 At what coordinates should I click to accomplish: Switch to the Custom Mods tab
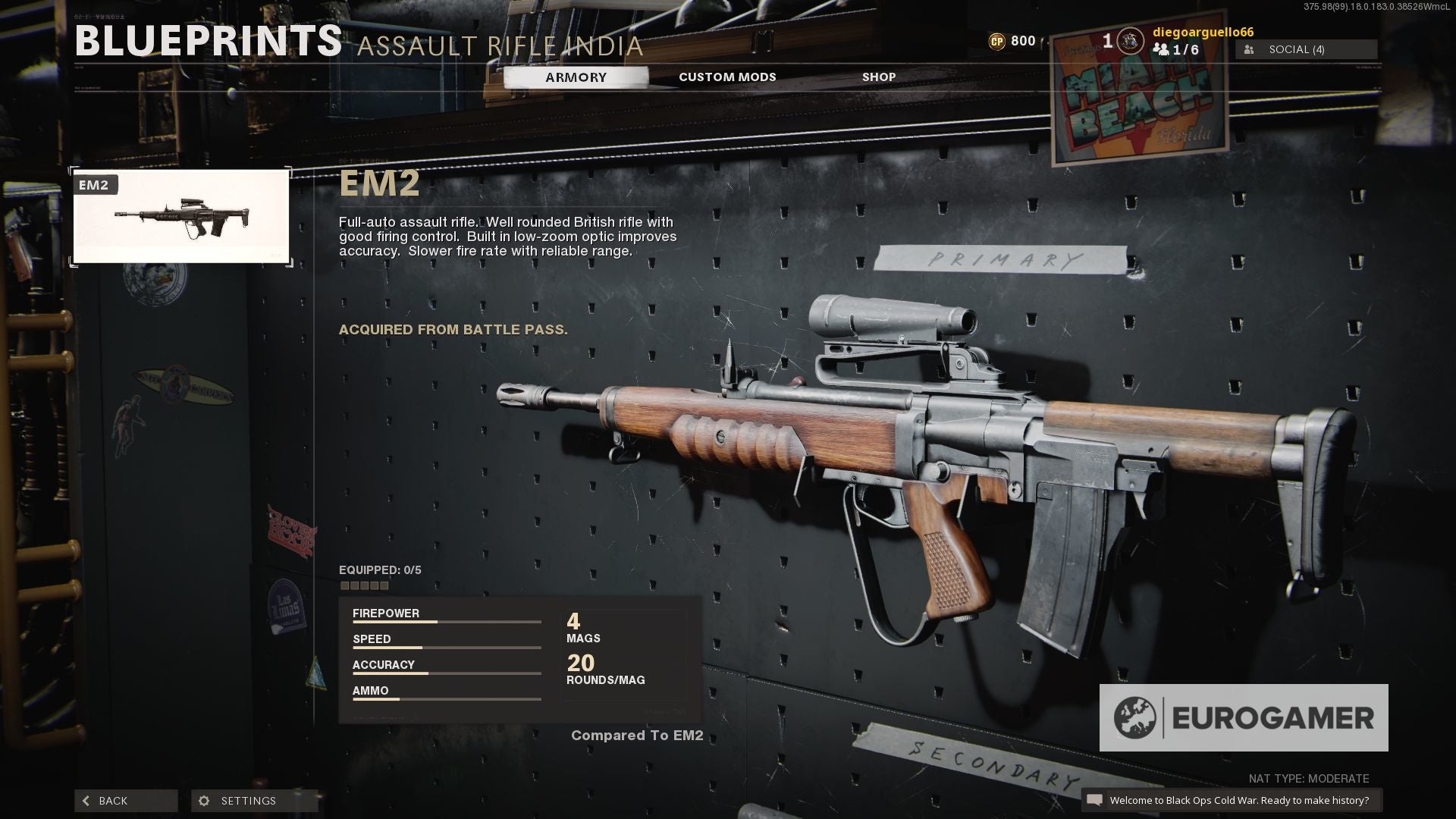[x=726, y=77]
